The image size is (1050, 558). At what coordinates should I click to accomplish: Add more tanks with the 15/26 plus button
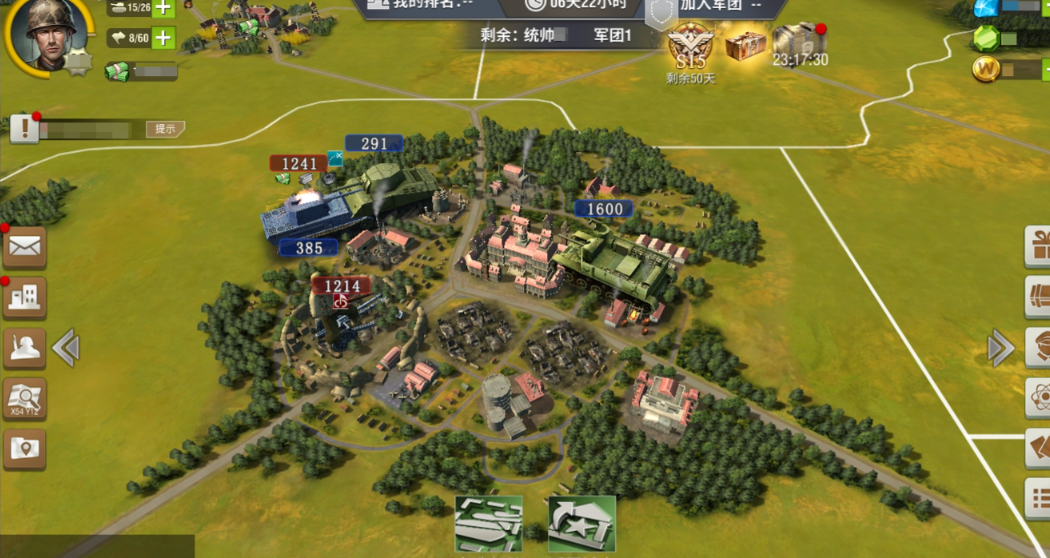[x=163, y=9]
